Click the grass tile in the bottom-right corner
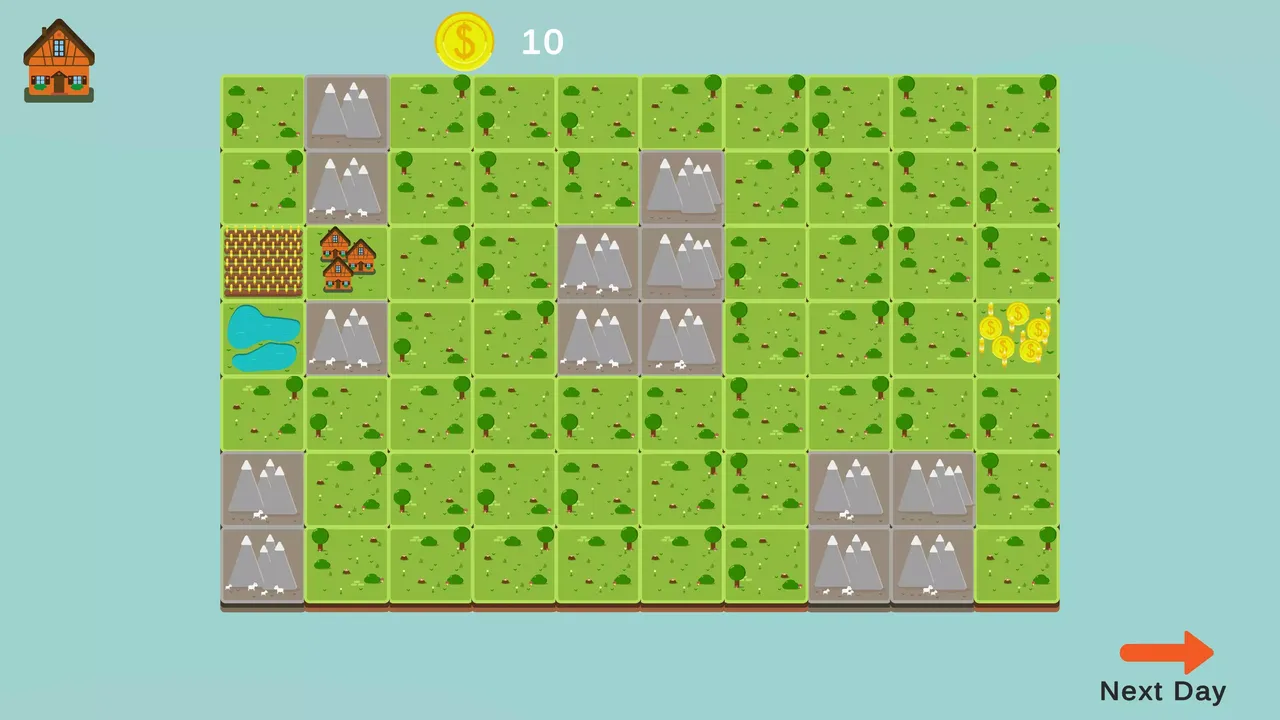Image resolution: width=1280 pixels, height=720 pixels. 1017,565
